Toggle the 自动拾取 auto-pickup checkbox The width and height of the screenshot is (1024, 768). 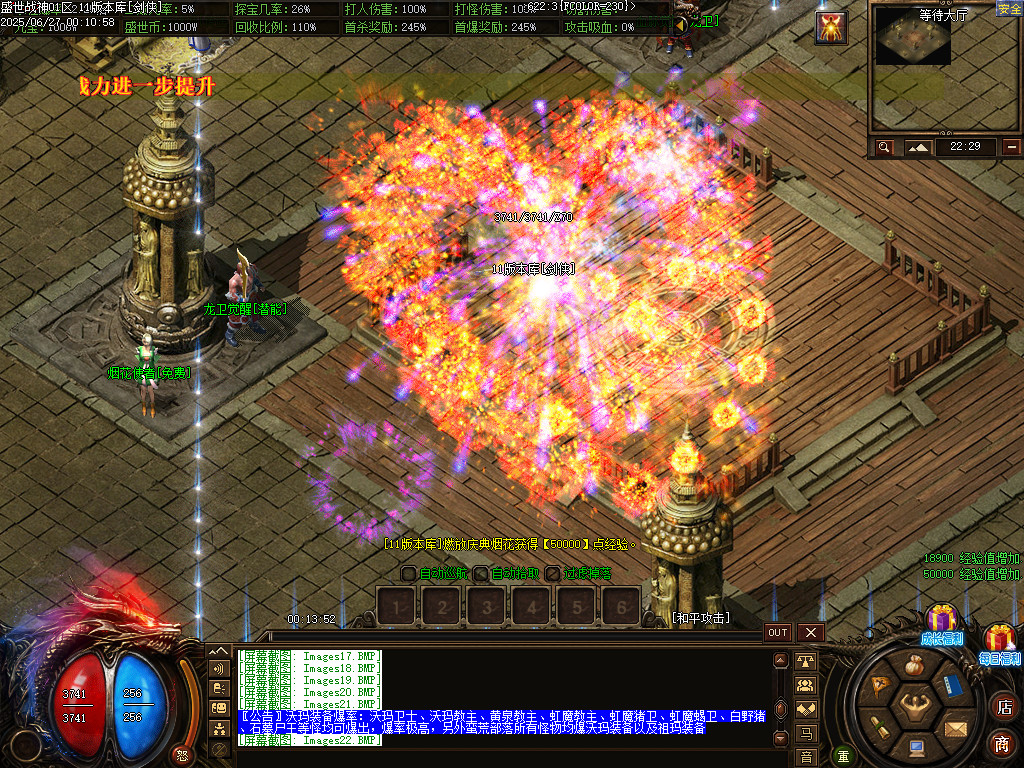tap(481, 574)
